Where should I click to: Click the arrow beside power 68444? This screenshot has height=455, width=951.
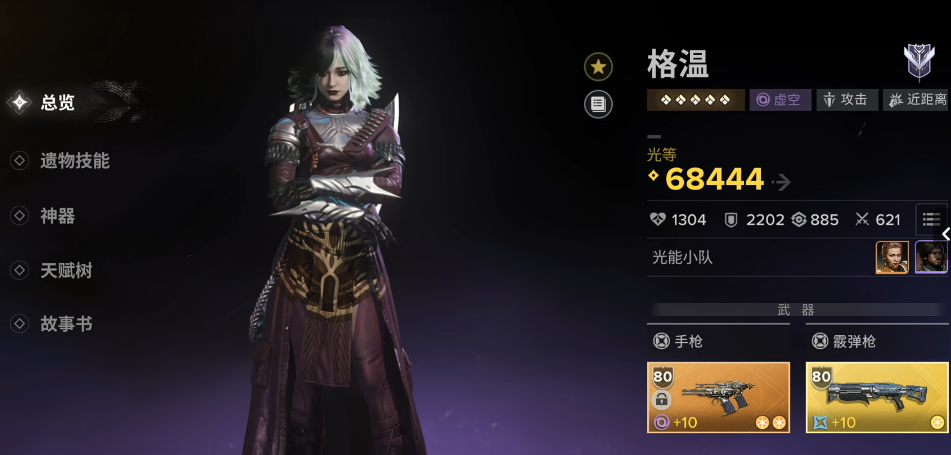(x=782, y=182)
